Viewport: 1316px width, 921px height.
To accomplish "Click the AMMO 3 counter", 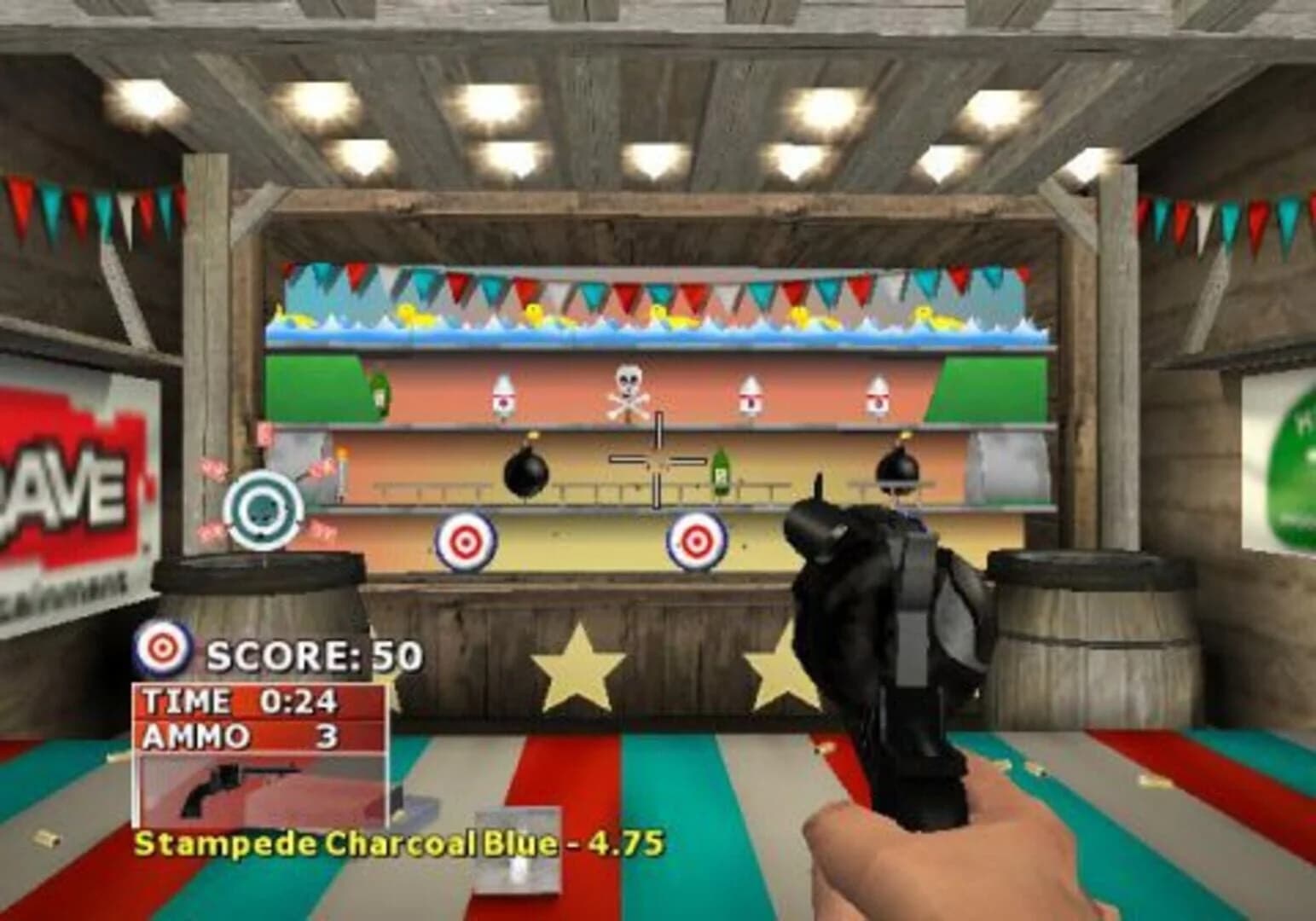I will pyautogui.click(x=239, y=735).
